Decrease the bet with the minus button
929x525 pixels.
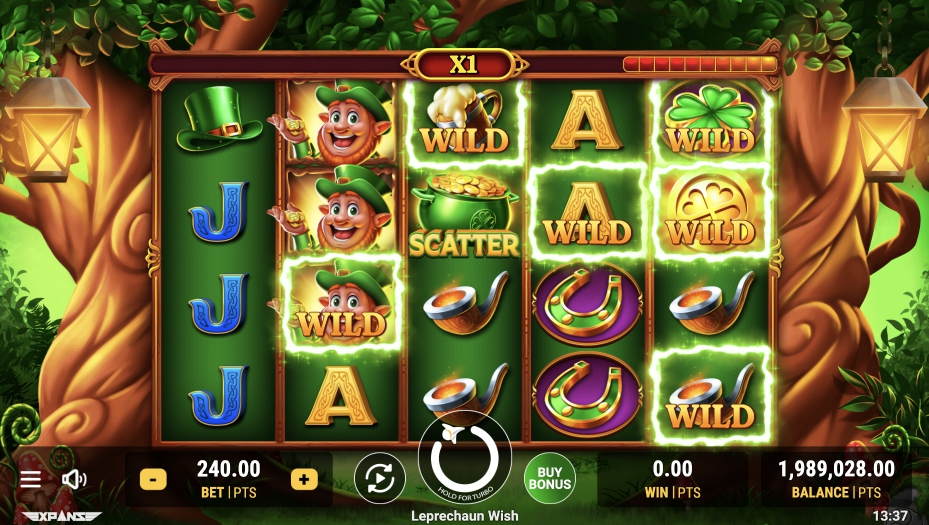point(153,479)
